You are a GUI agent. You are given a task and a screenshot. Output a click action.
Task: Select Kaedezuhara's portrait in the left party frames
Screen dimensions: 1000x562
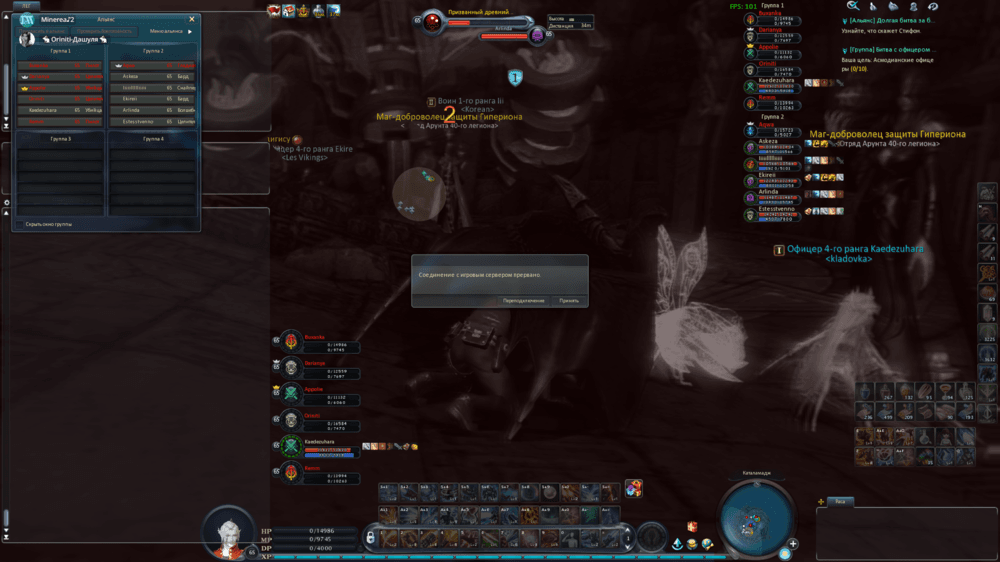coord(290,445)
